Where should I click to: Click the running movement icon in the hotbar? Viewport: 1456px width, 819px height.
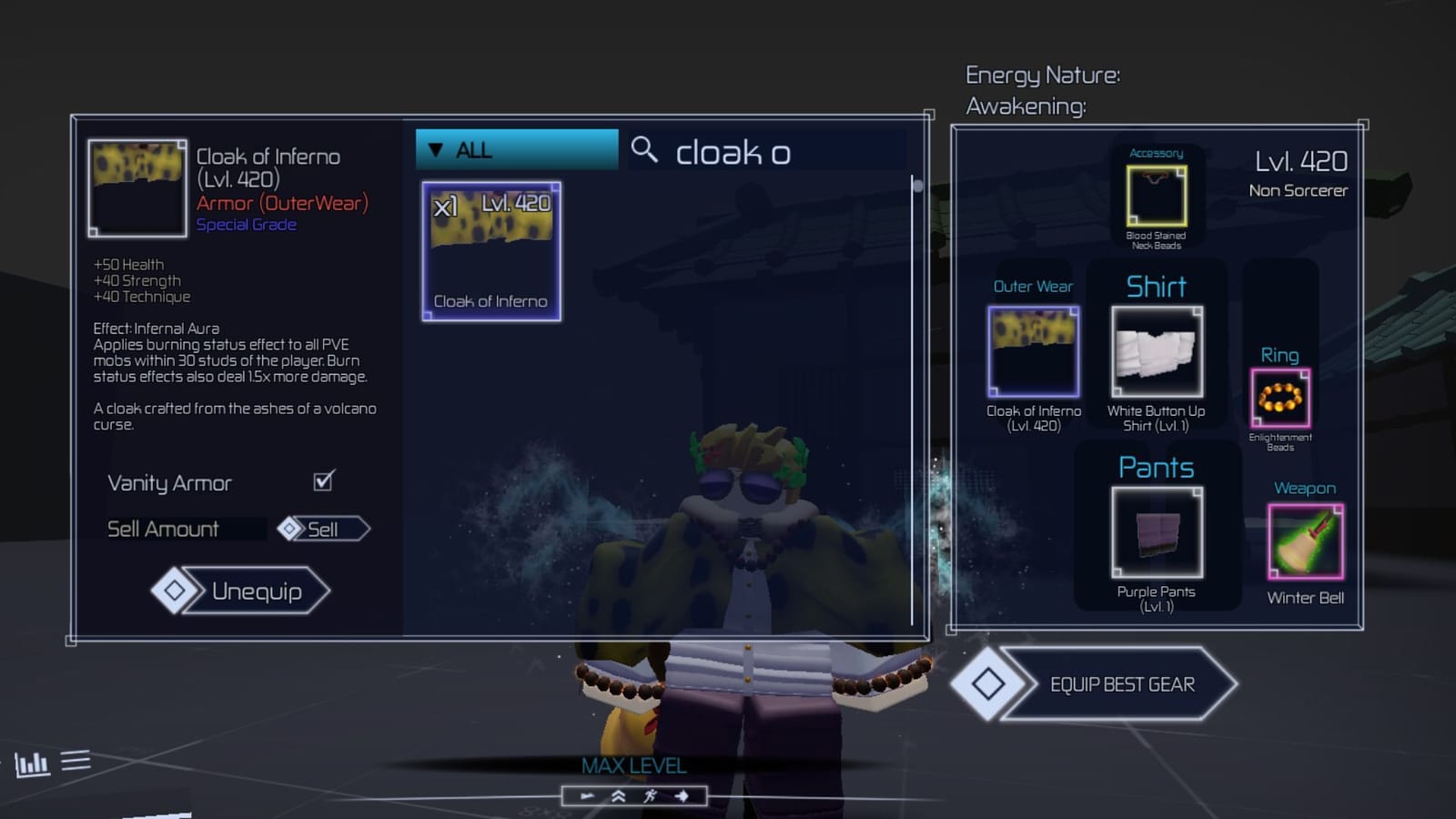[x=649, y=794]
